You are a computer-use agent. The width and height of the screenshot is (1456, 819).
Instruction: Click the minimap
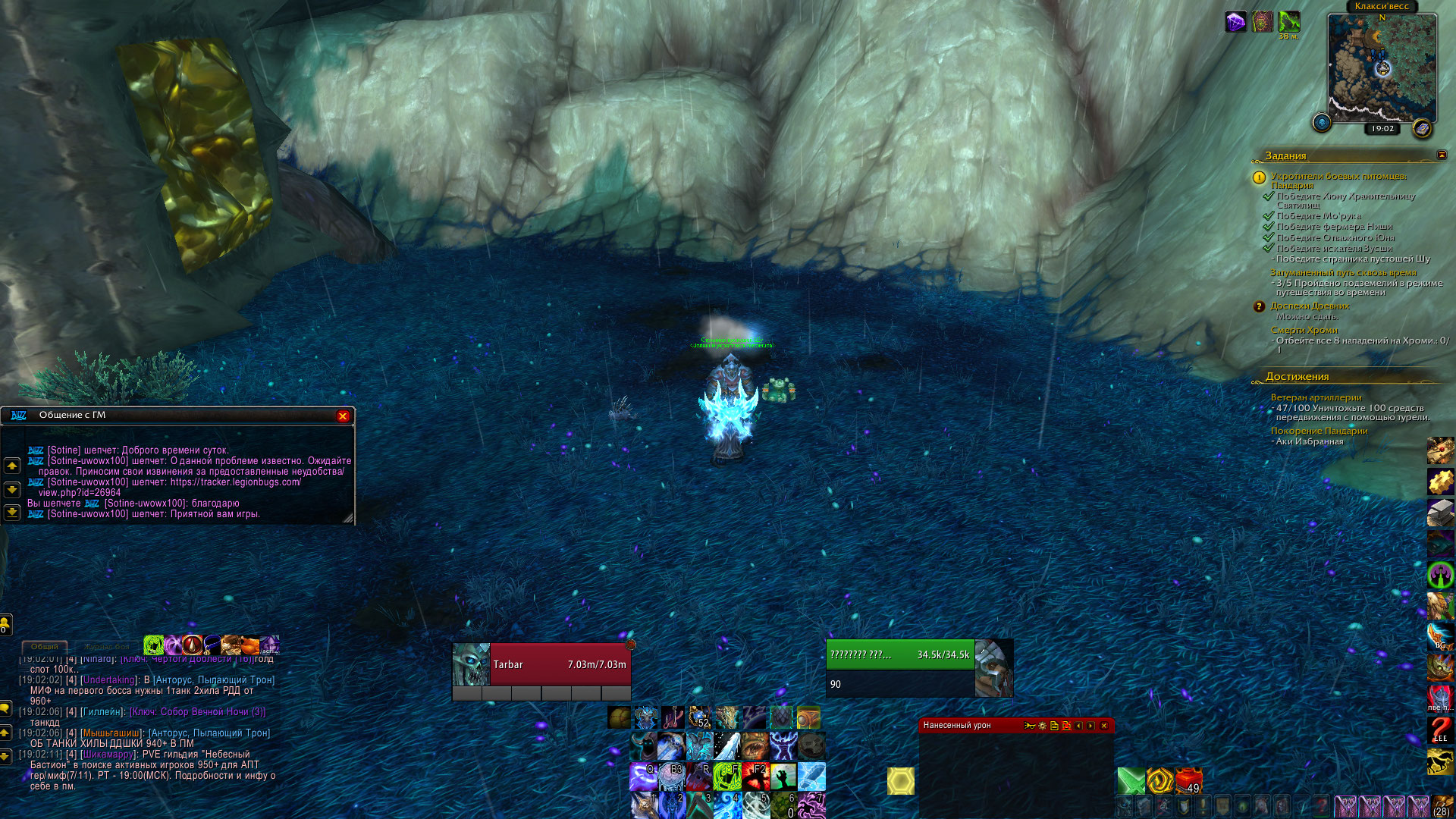[x=1381, y=67]
